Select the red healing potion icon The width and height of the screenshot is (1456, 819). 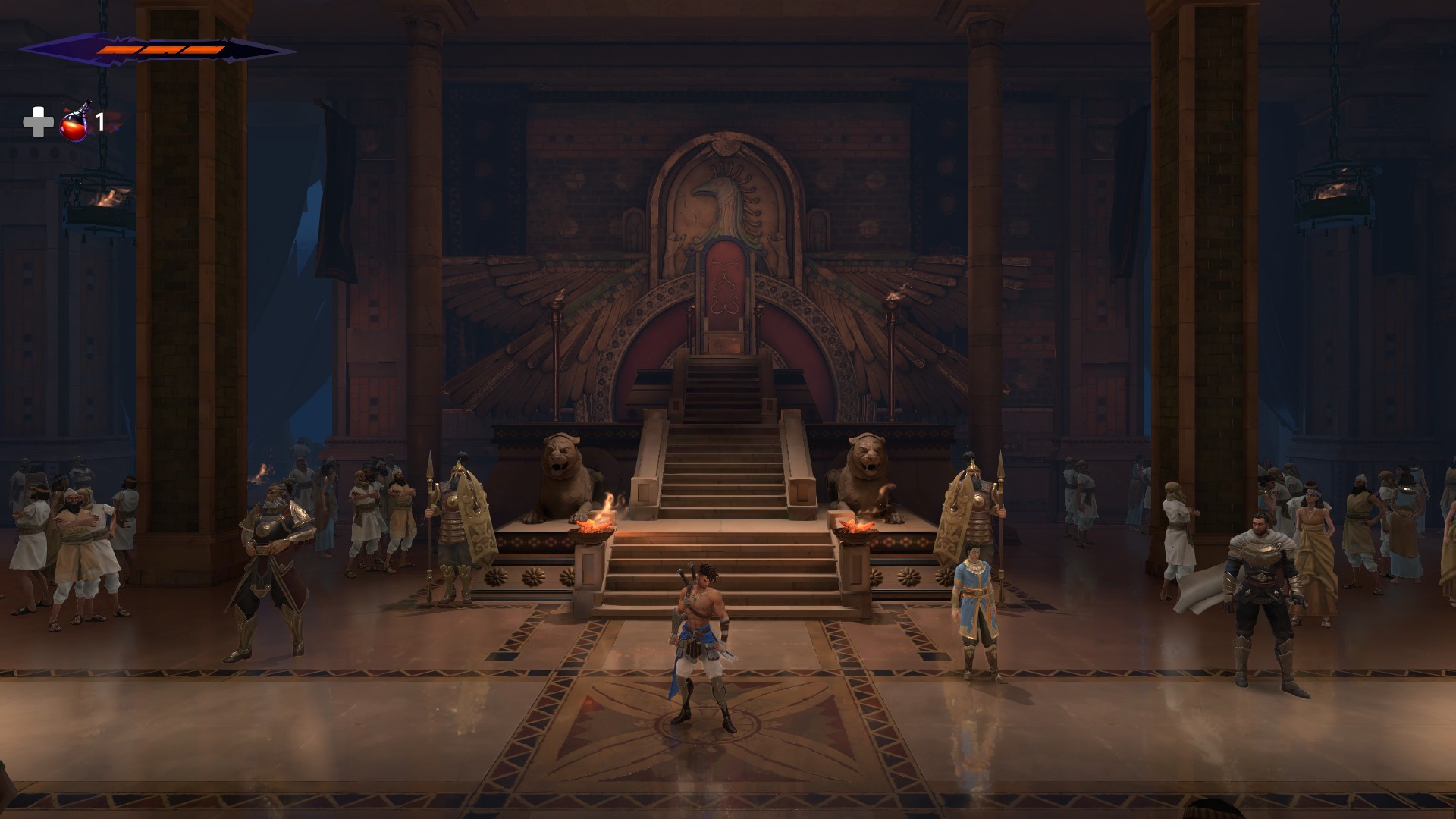(74, 122)
